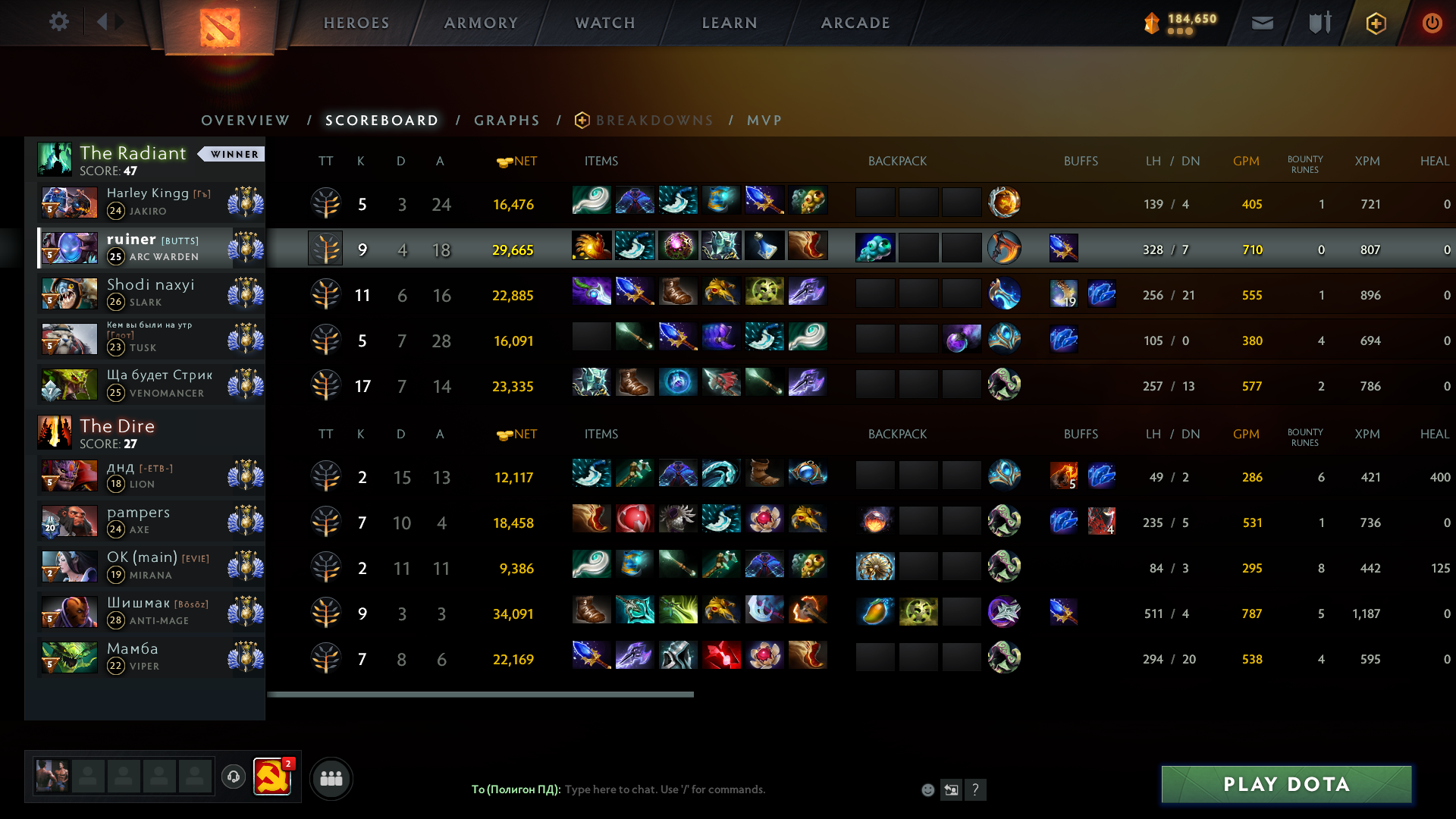Open the settings gear menu
1456x819 pixels.
pyautogui.click(x=58, y=22)
